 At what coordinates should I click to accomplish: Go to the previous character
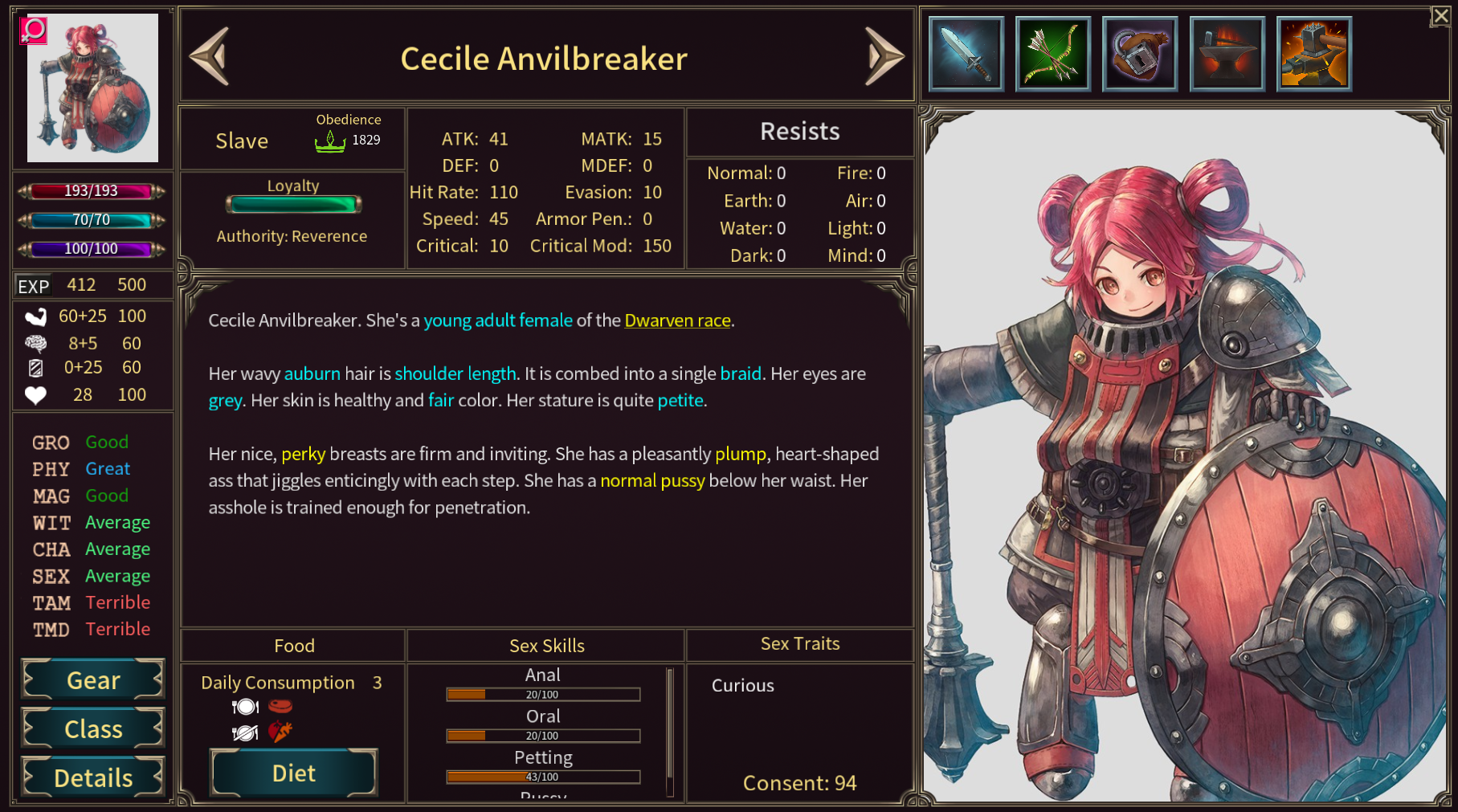210,56
